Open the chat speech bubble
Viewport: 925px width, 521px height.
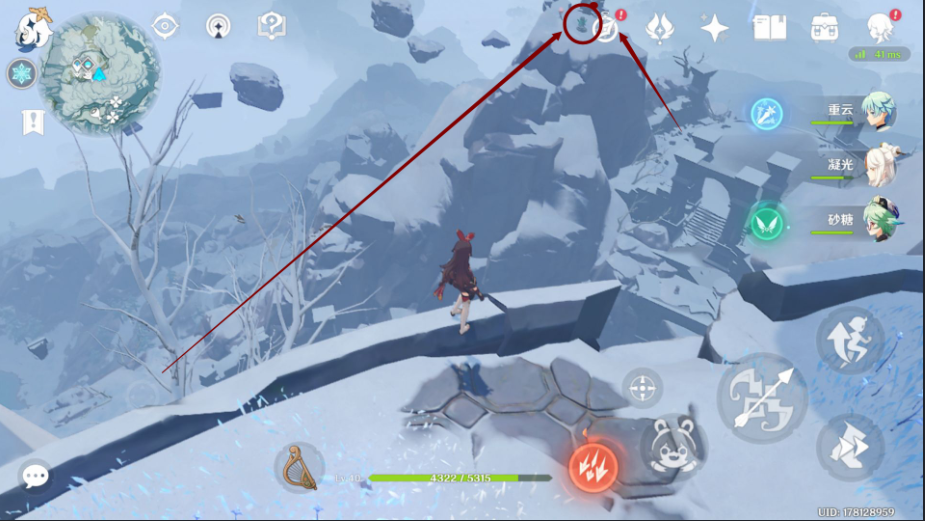(35, 476)
